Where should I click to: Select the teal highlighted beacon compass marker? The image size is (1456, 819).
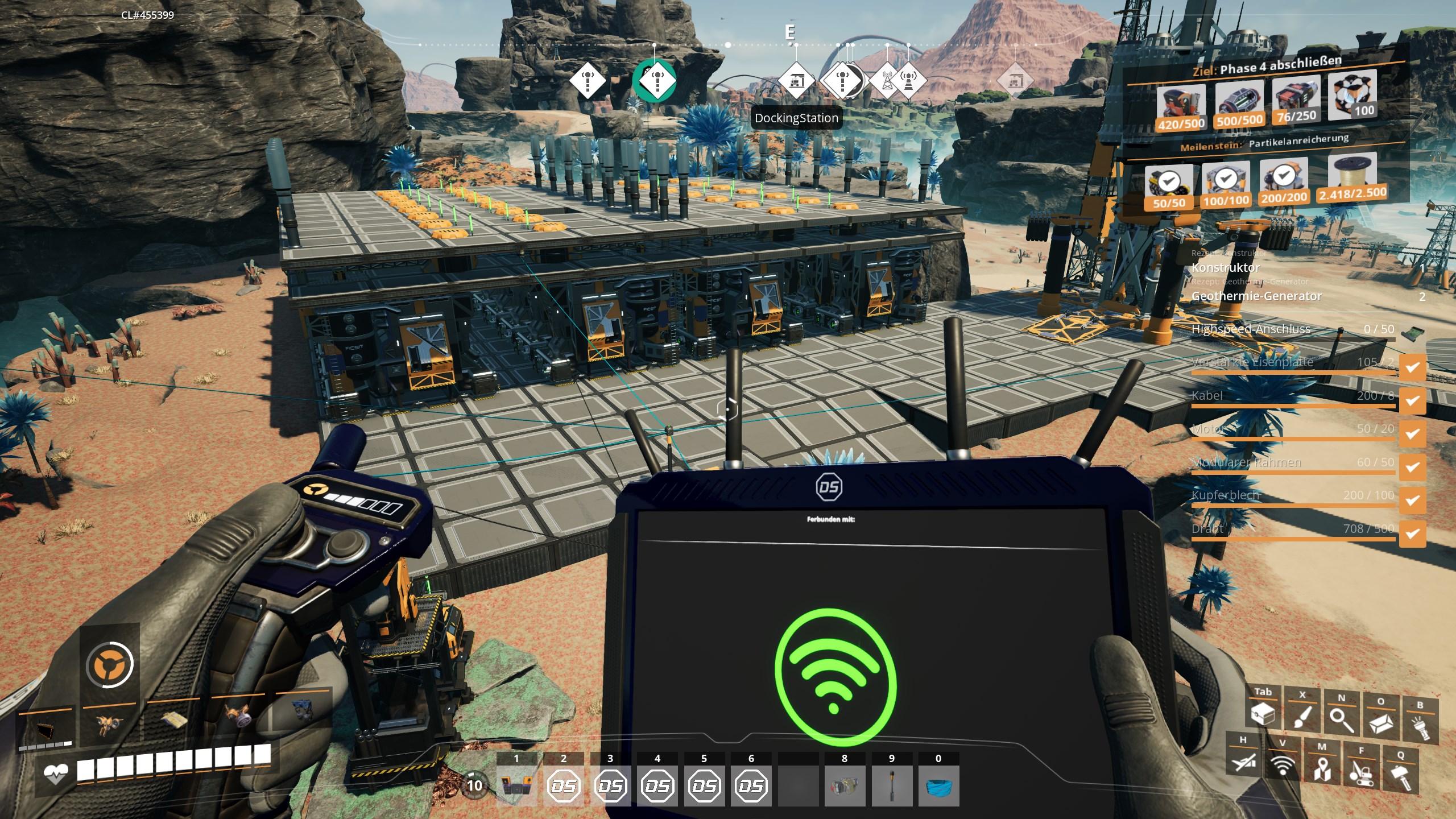tap(655, 81)
